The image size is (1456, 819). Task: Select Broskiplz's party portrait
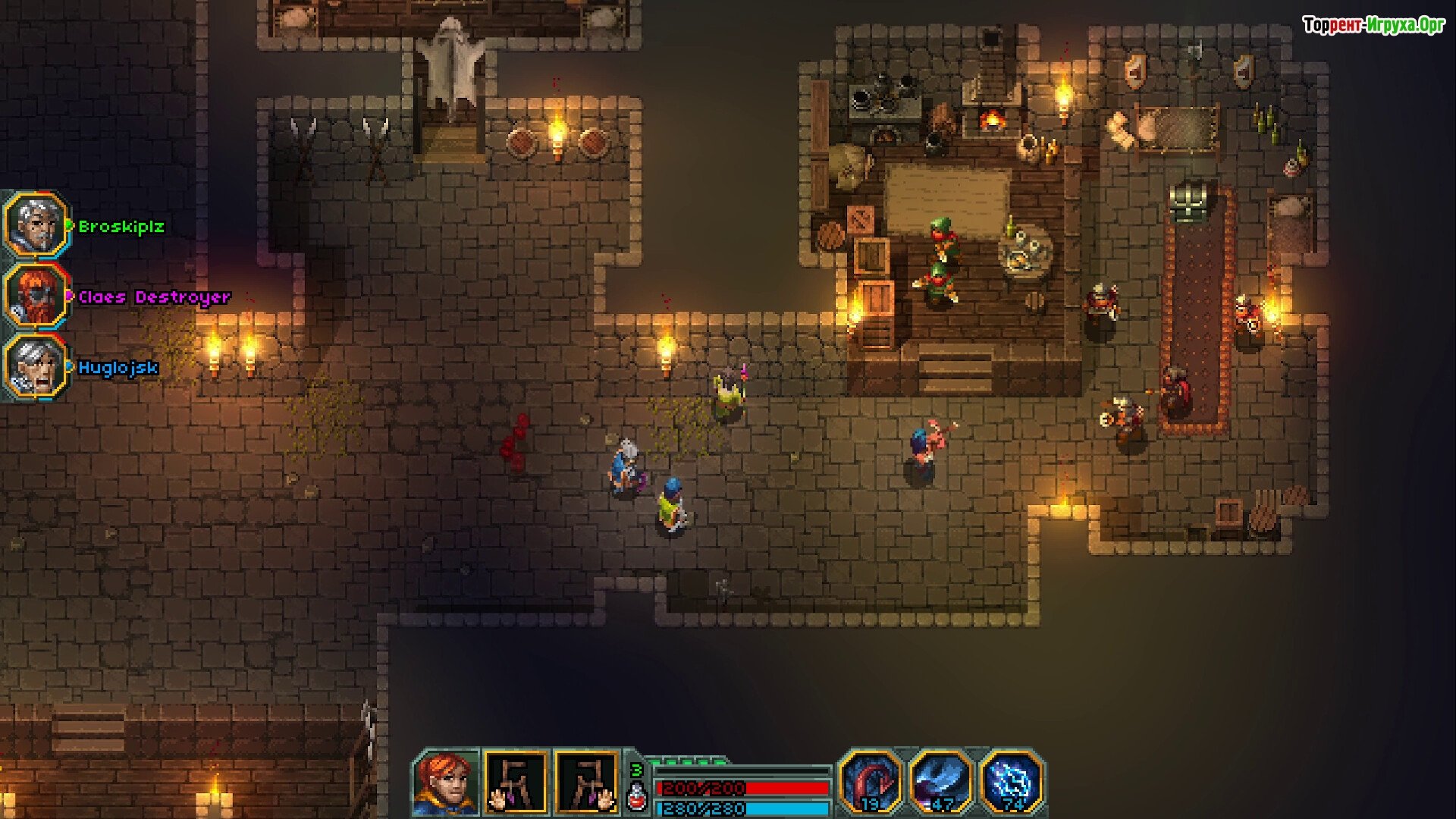[36, 226]
